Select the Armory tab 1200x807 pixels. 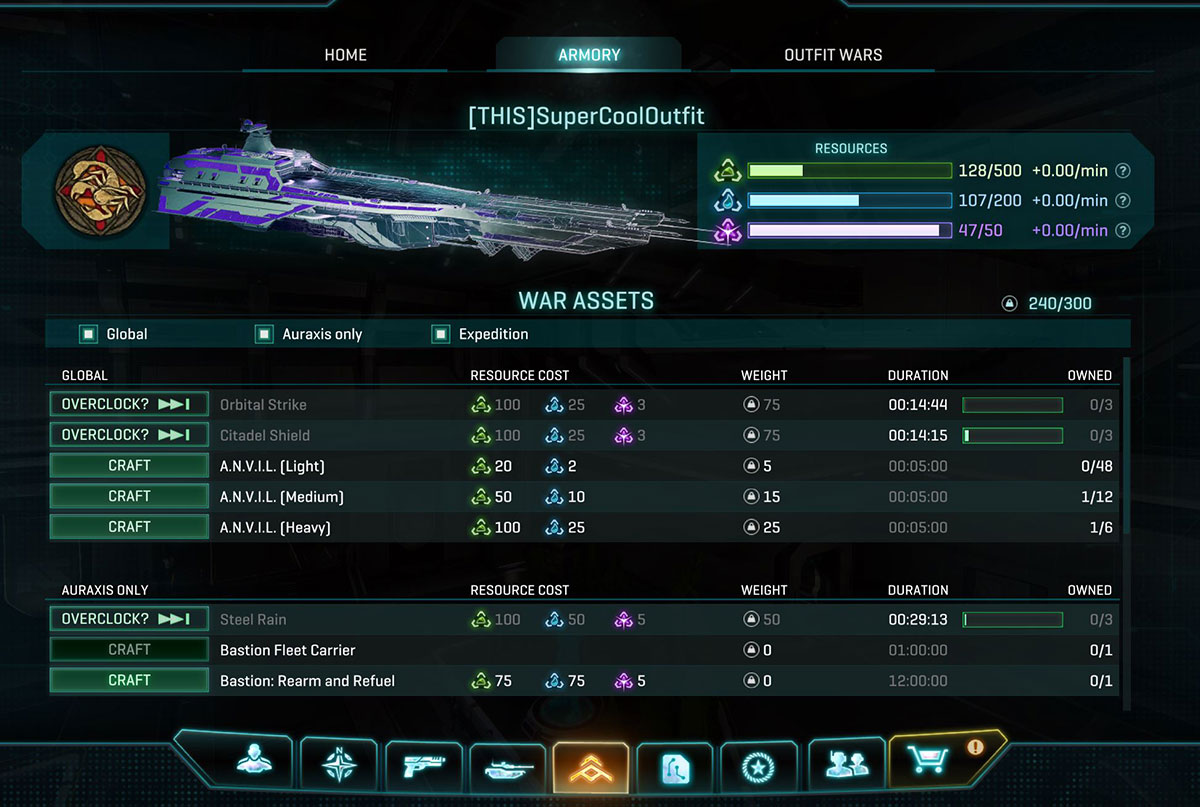(589, 55)
